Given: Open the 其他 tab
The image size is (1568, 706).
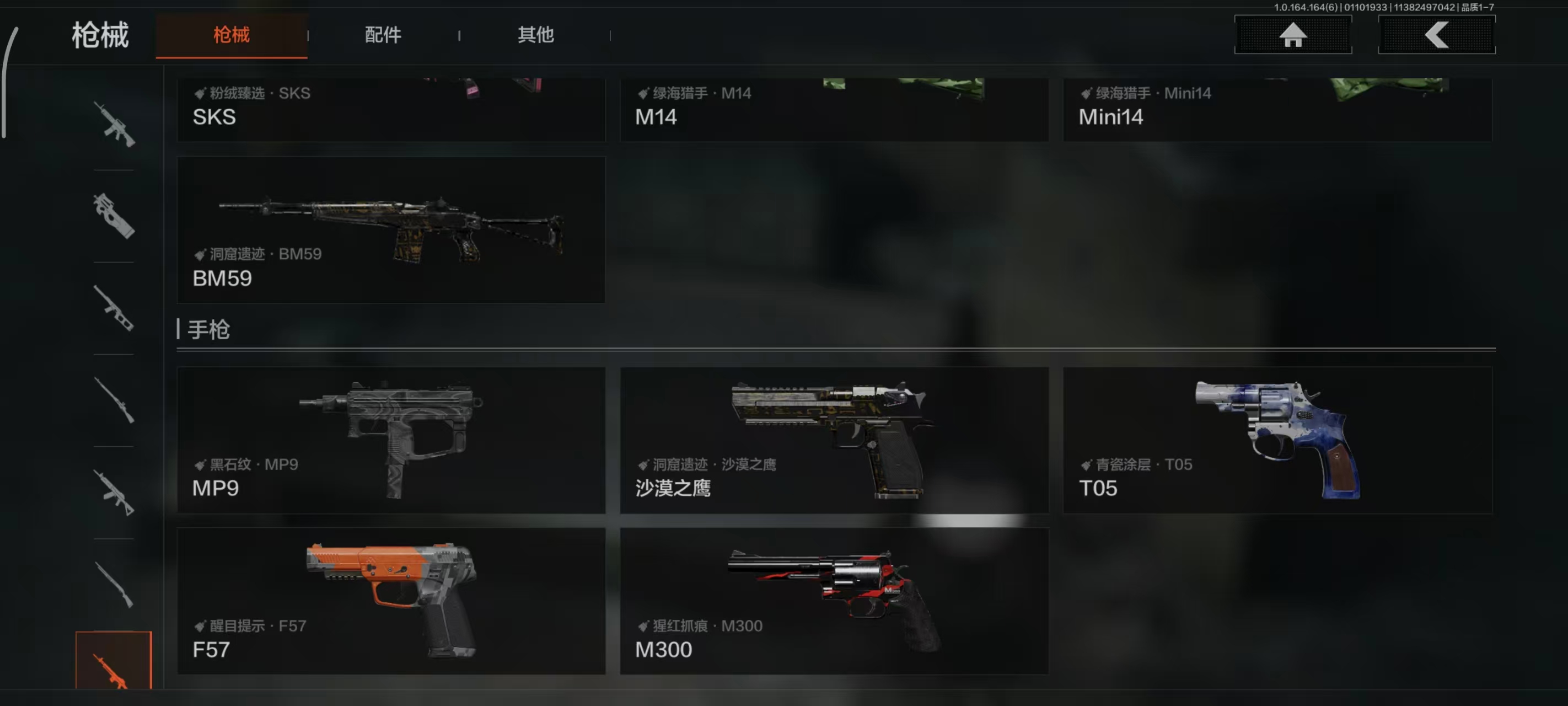Looking at the screenshot, I should click(535, 35).
